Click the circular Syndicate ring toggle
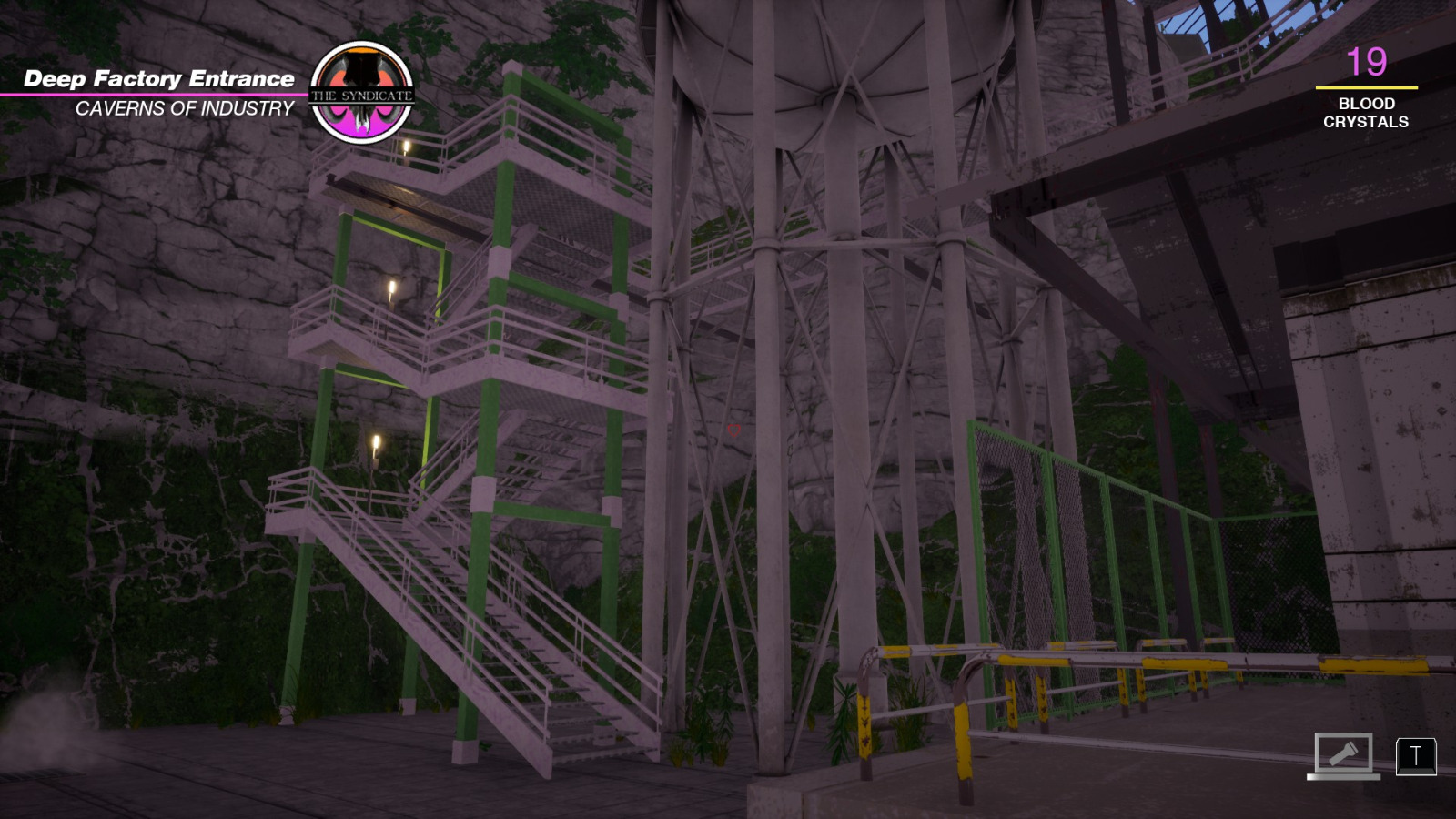This screenshot has width=1456, height=819. tap(364, 91)
